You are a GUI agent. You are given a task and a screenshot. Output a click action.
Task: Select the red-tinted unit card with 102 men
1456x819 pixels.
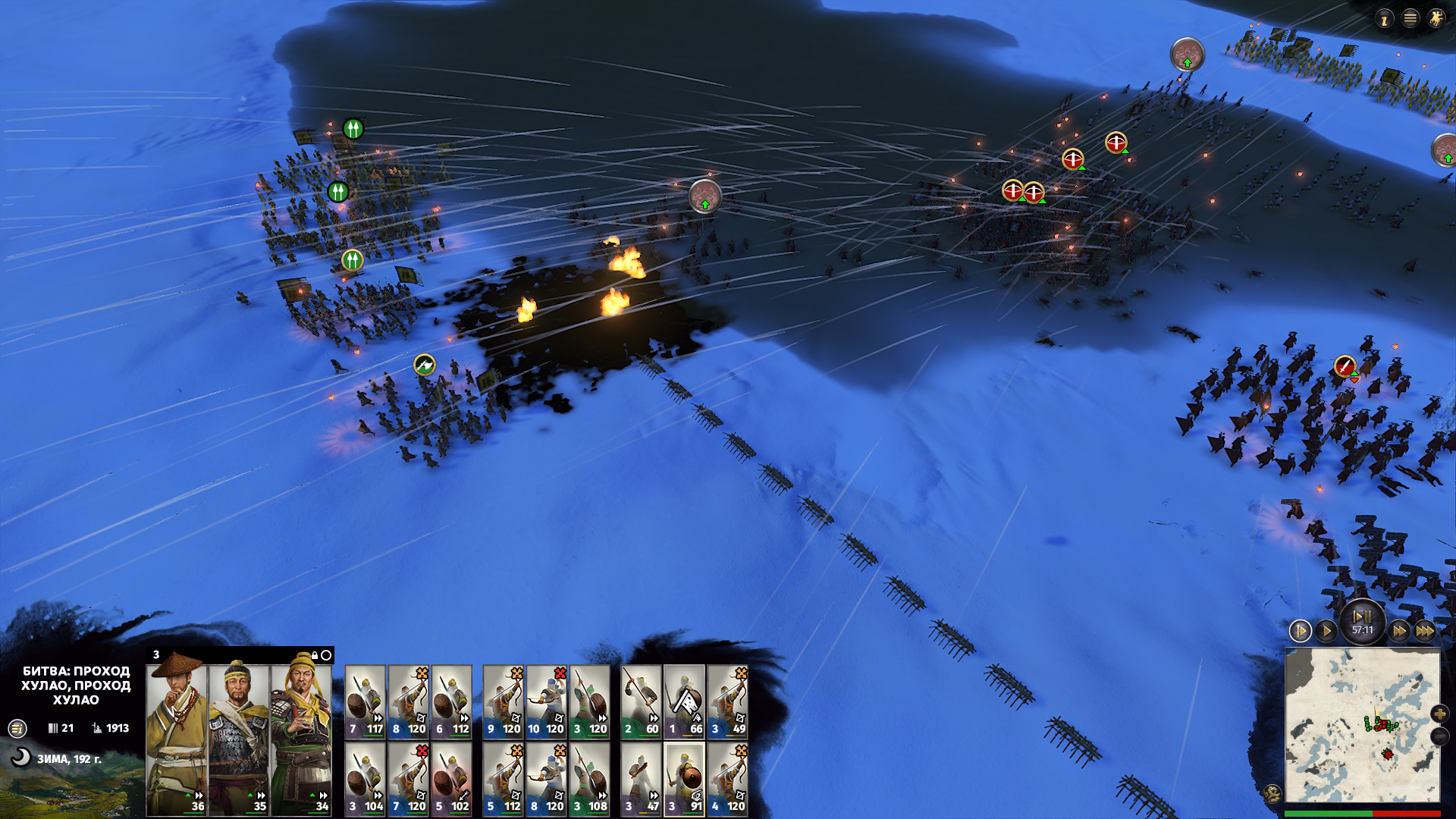point(451,779)
